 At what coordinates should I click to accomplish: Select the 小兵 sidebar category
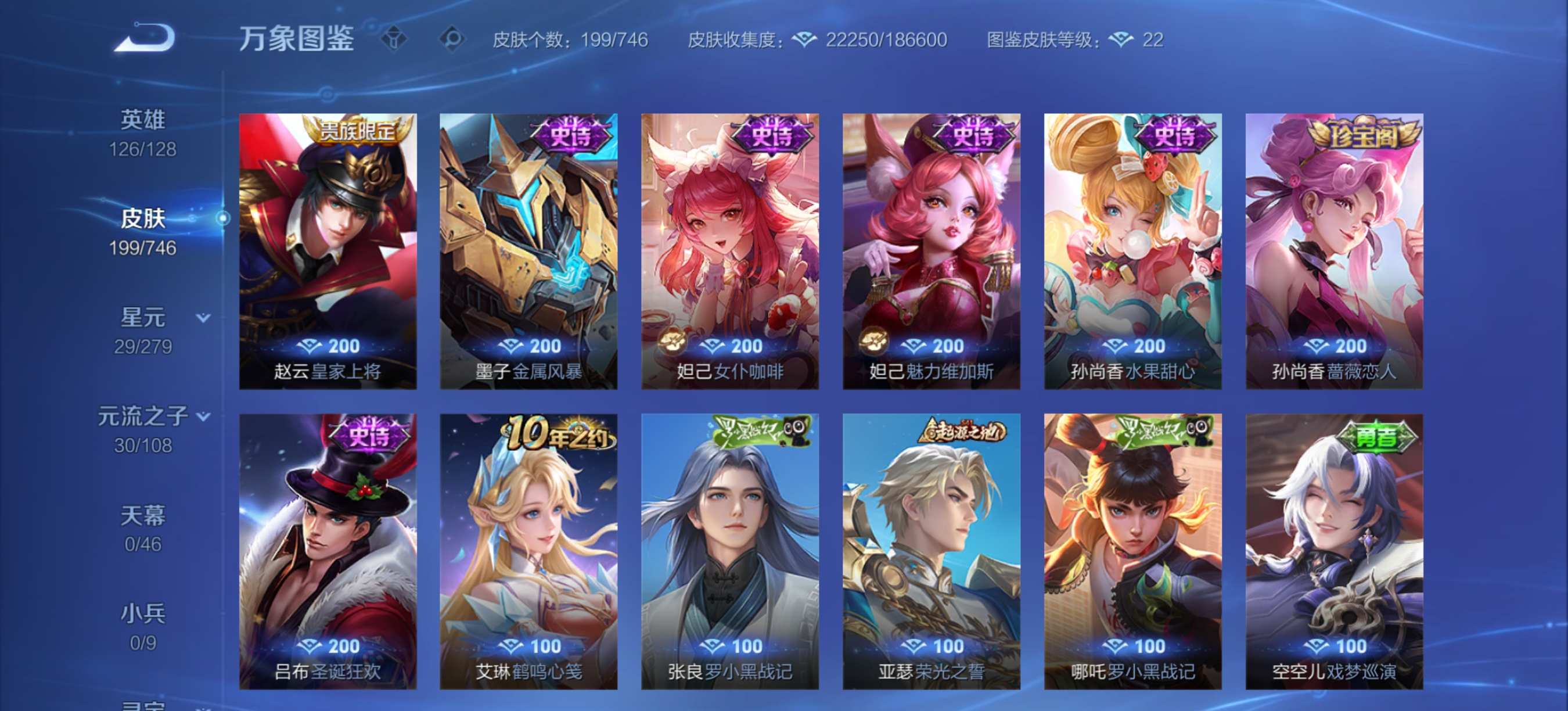coord(143,613)
